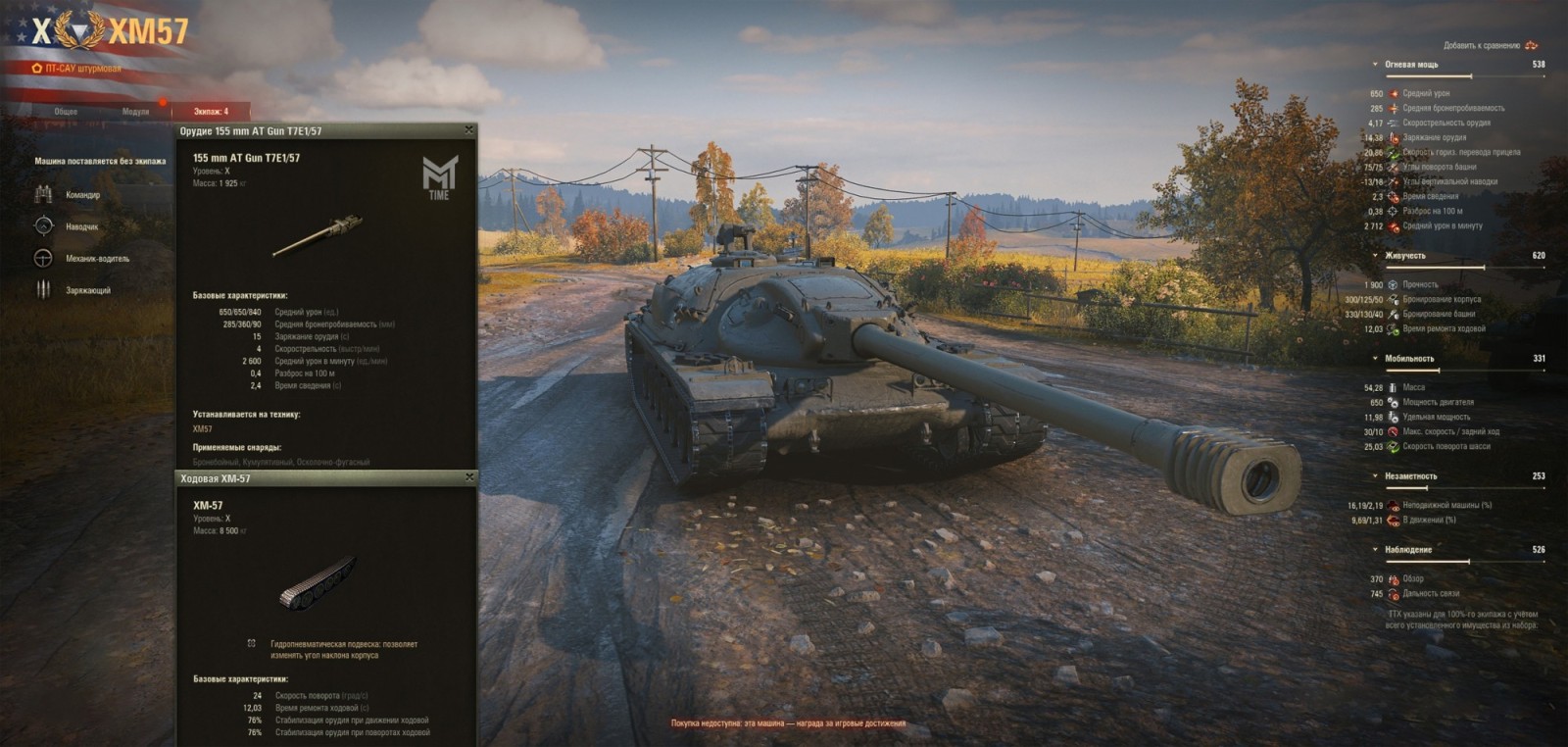Click the Масса weight icon under Мобильность
Screen dimensions: 1568x747
pyautogui.click(x=1391, y=387)
